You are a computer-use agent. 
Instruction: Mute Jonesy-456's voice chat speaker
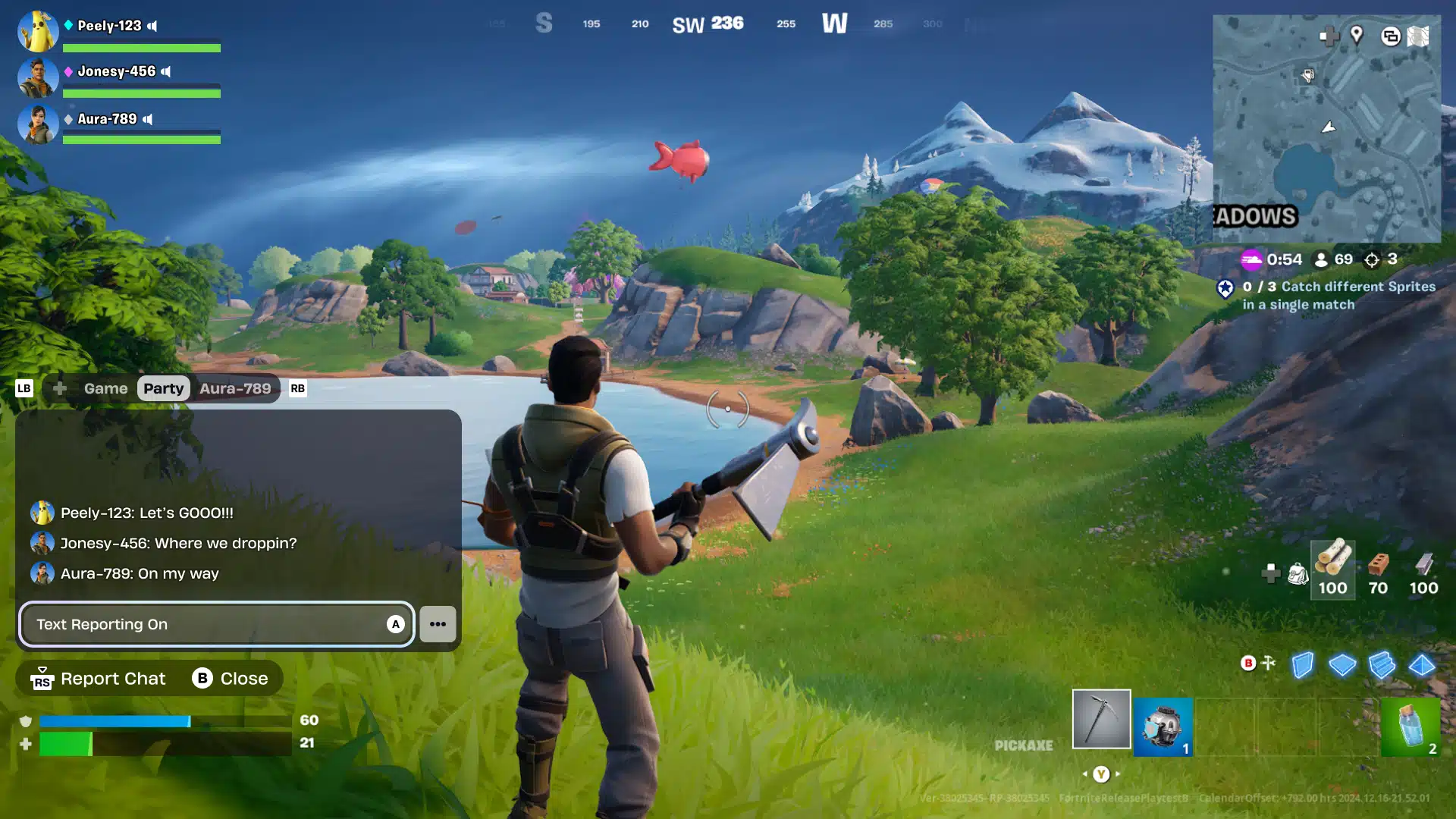click(168, 72)
